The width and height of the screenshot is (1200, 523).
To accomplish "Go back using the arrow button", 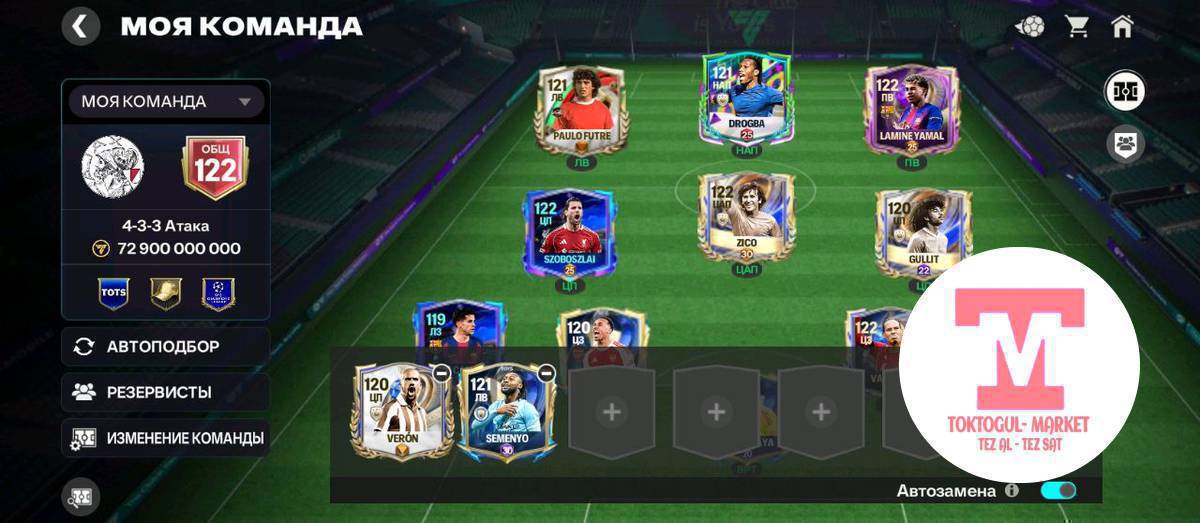I will point(81,26).
